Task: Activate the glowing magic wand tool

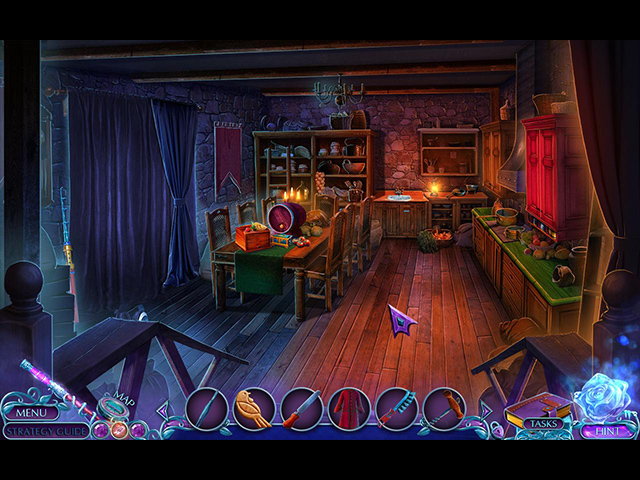Action: click(x=45, y=381)
